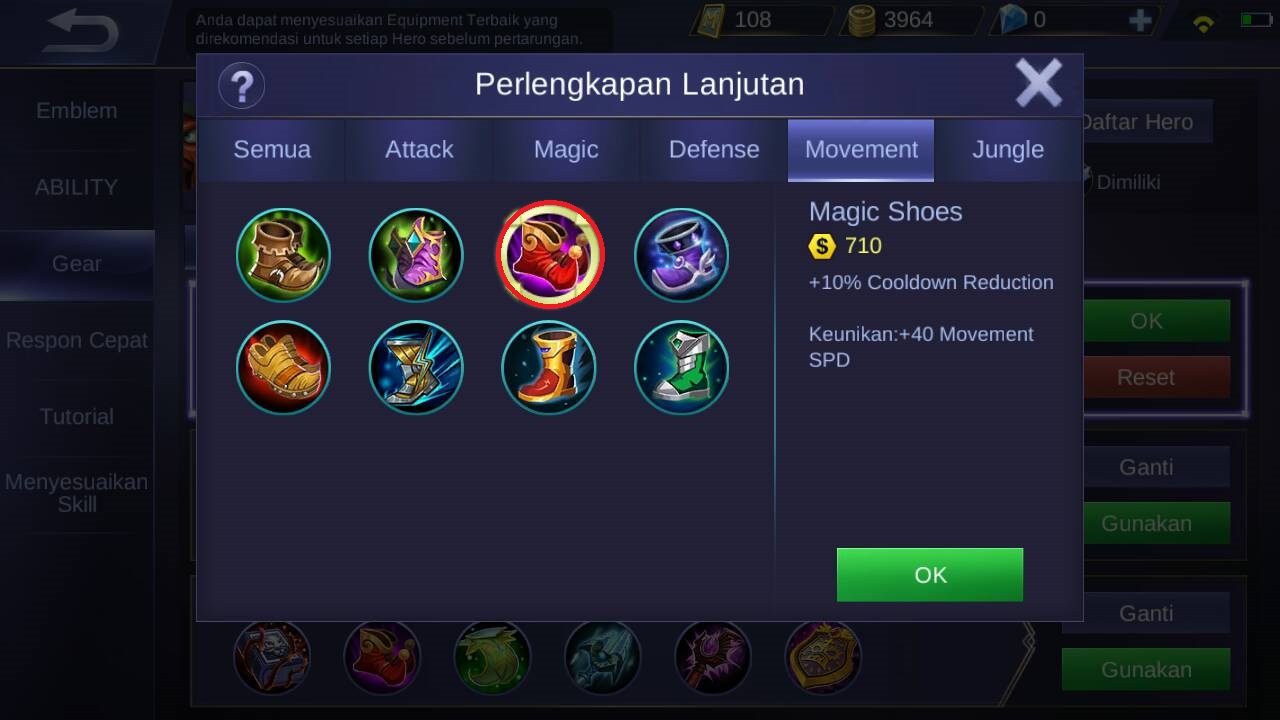Image resolution: width=1280 pixels, height=720 pixels.
Task: Go back using the arrow button
Action: 82,31
